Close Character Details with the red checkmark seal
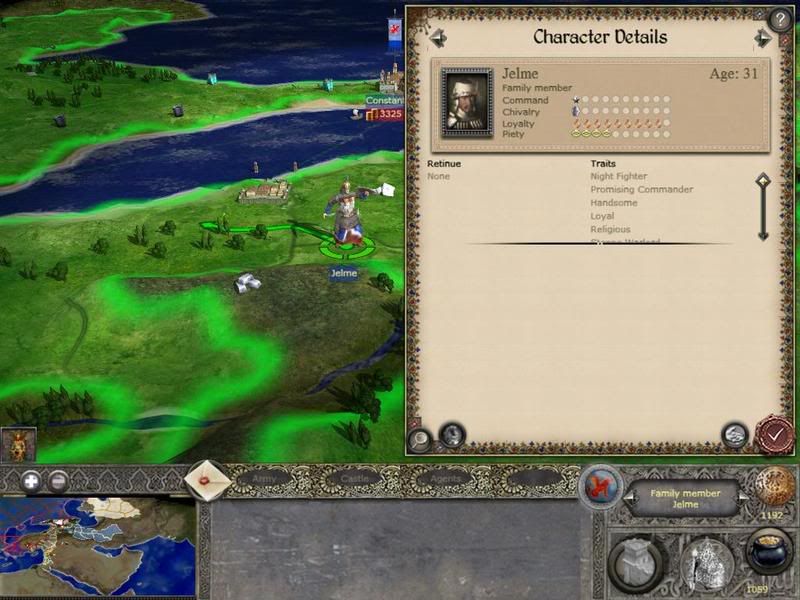800x600 pixels. [x=774, y=435]
